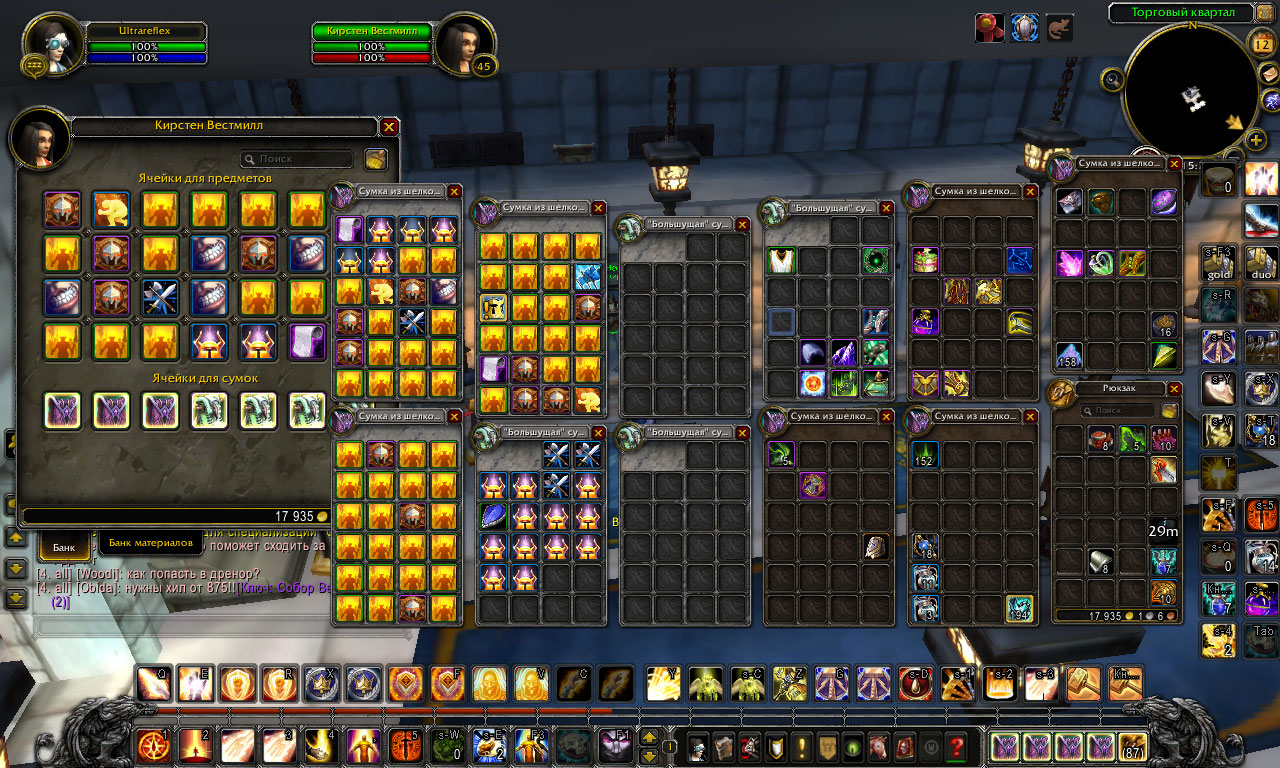Close the Кирстен Вестмилл bank window
This screenshot has height=768, width=1280.
click(x=390, y=127)
